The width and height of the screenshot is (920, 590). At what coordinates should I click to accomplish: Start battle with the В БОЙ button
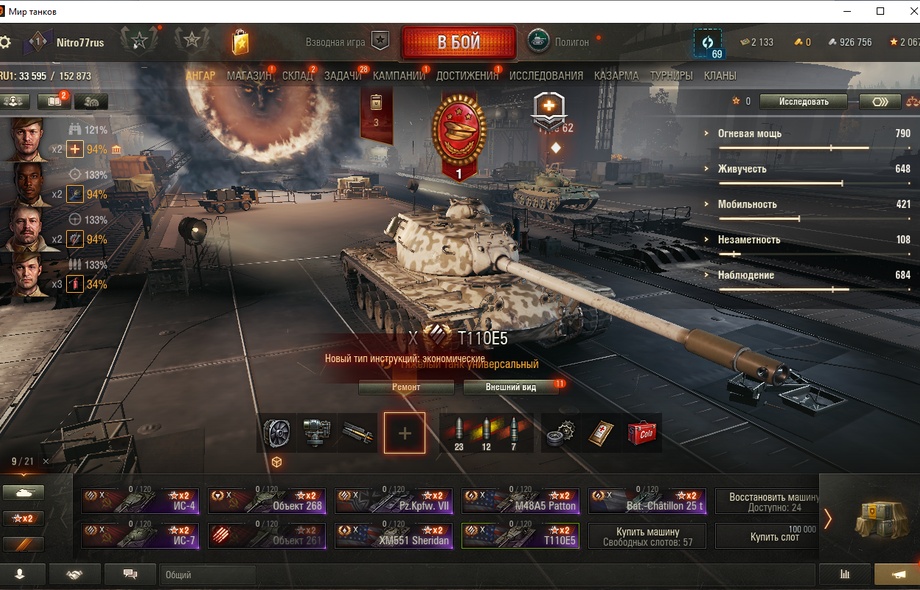(458, 42)
